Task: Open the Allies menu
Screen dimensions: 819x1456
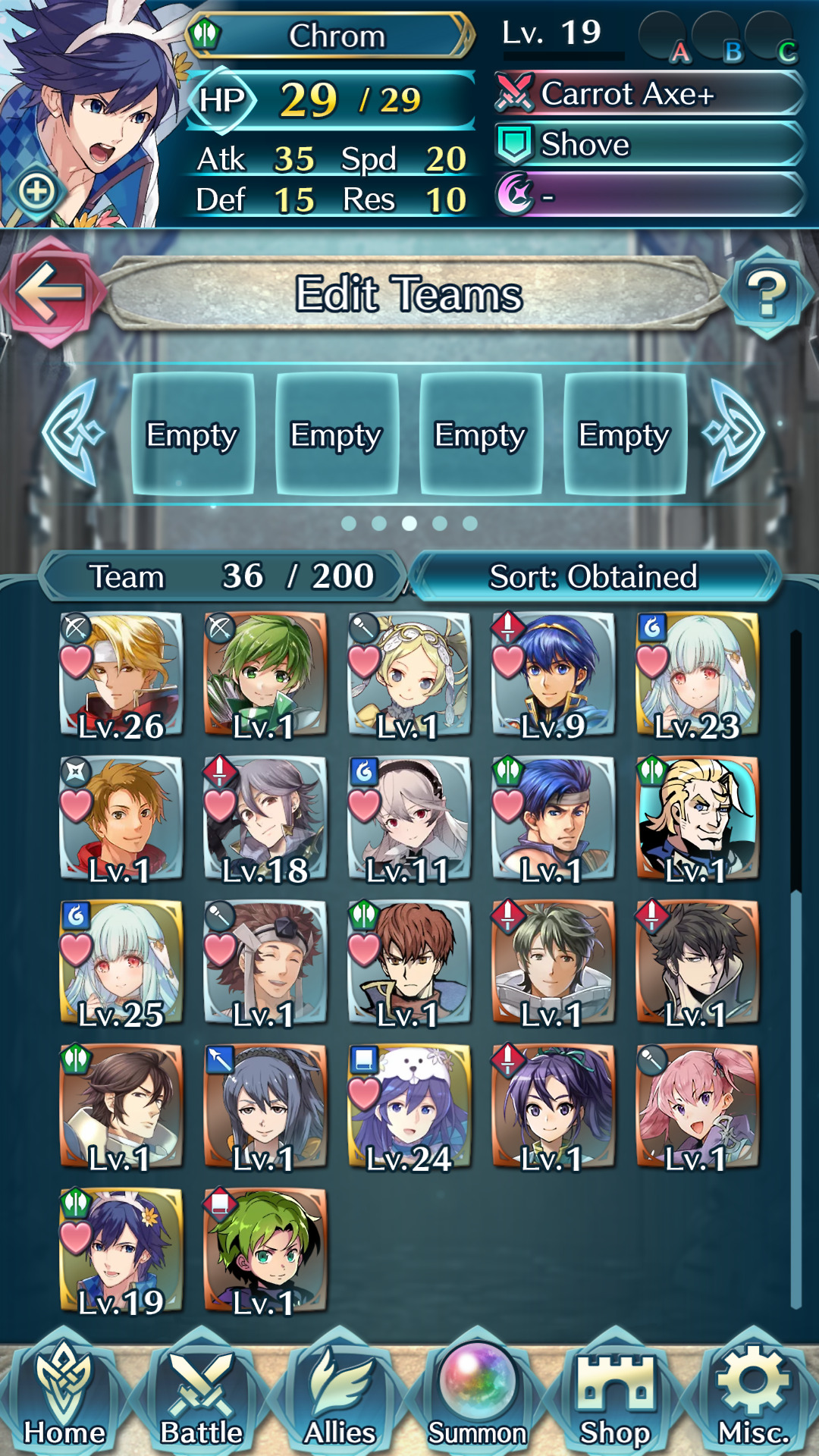Action: (340, 1395)
